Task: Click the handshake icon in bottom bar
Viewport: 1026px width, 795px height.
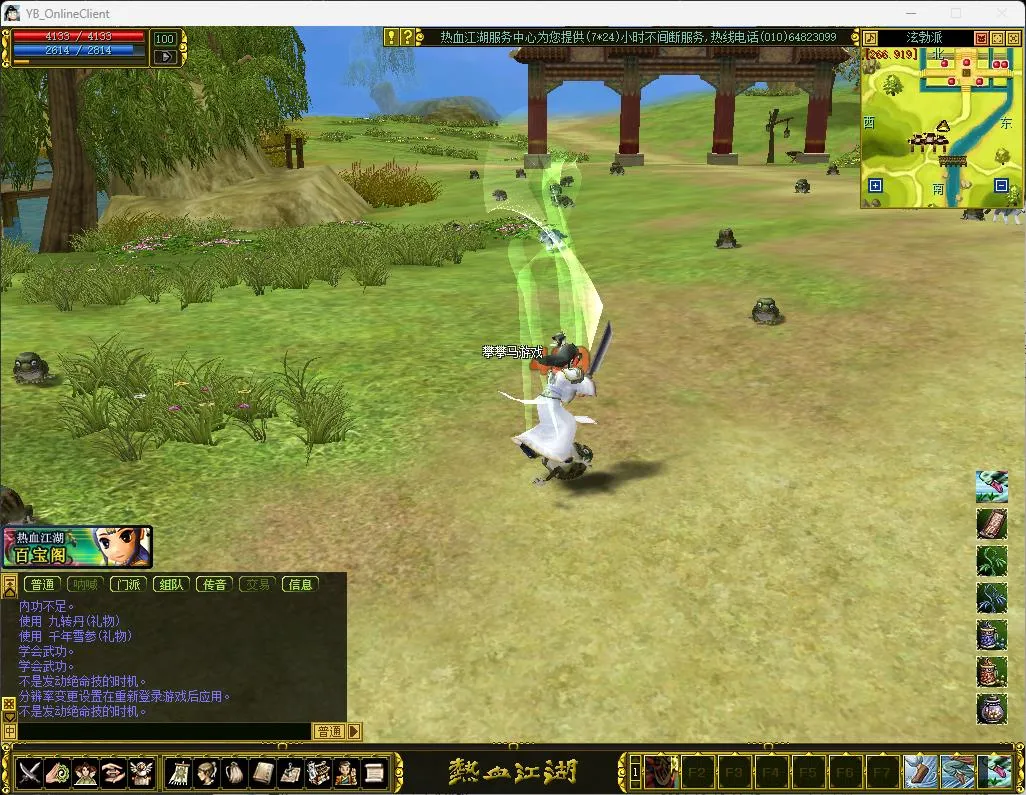Action: [113, 773]
